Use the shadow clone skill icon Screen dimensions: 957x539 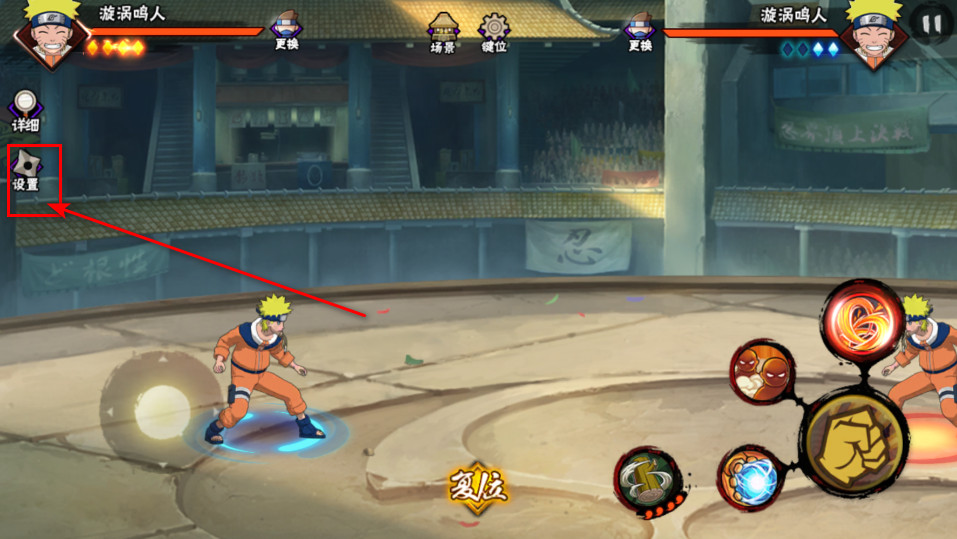click(x=762, y=372)
